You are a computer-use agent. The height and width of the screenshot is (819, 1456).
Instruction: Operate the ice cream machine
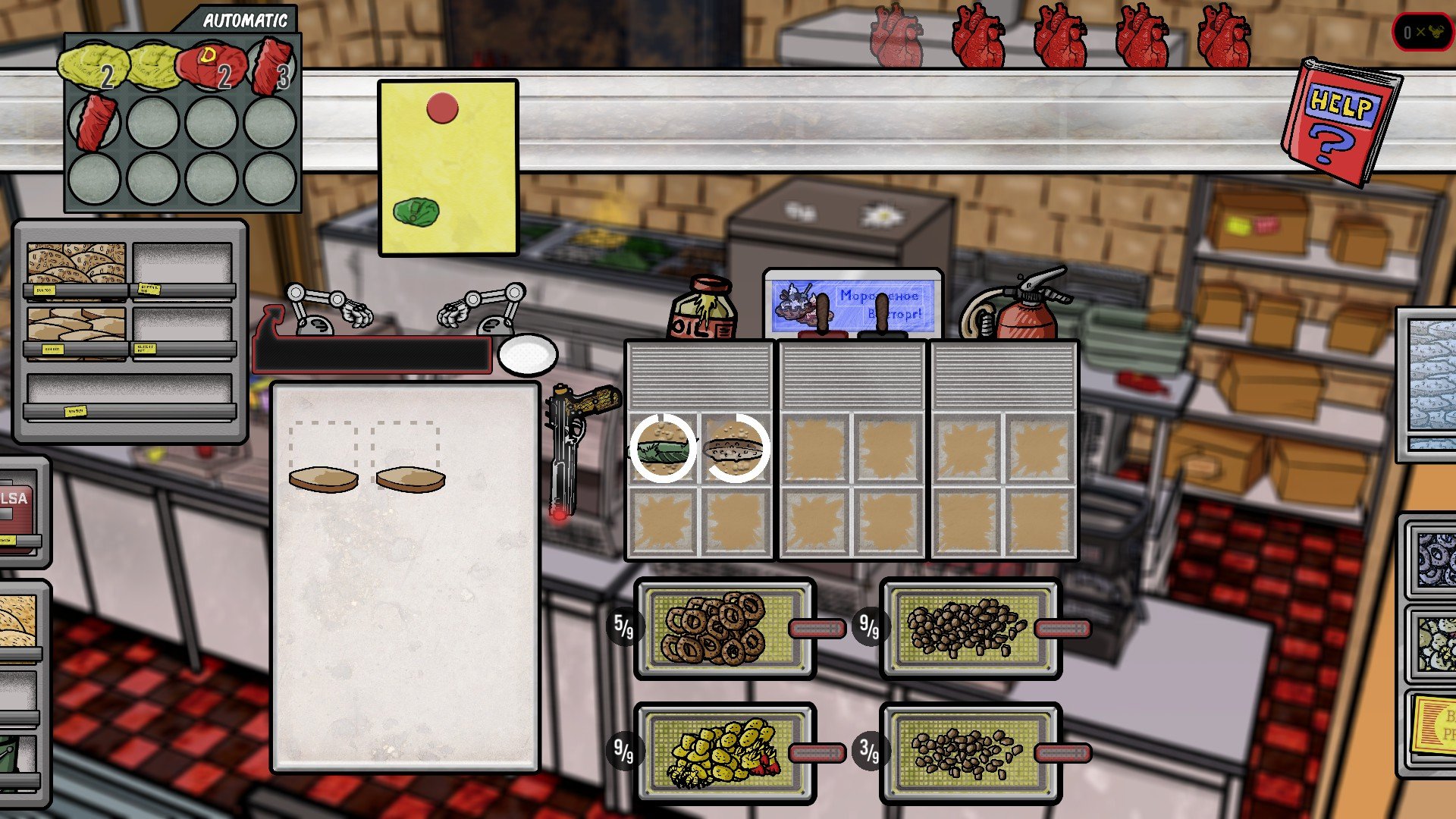click(x=852, y=303)
